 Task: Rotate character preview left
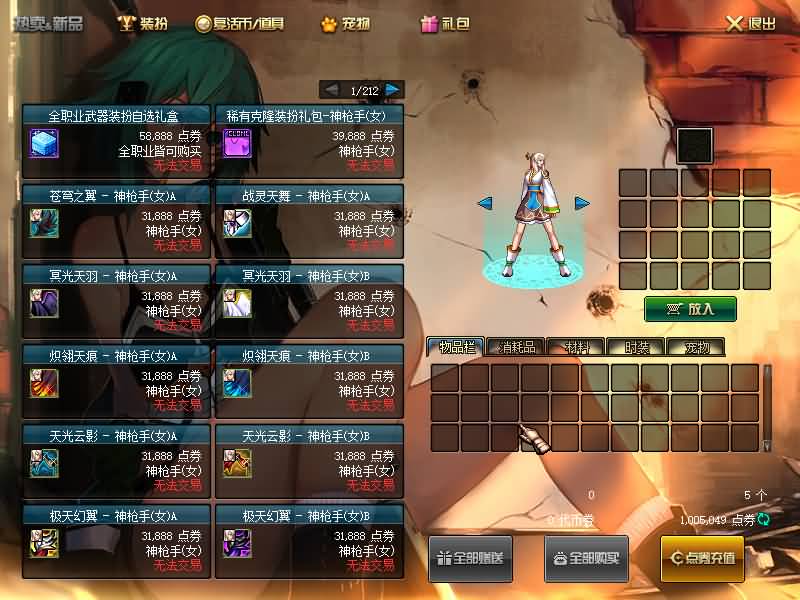pyautogui.click(x=485, y=203)
